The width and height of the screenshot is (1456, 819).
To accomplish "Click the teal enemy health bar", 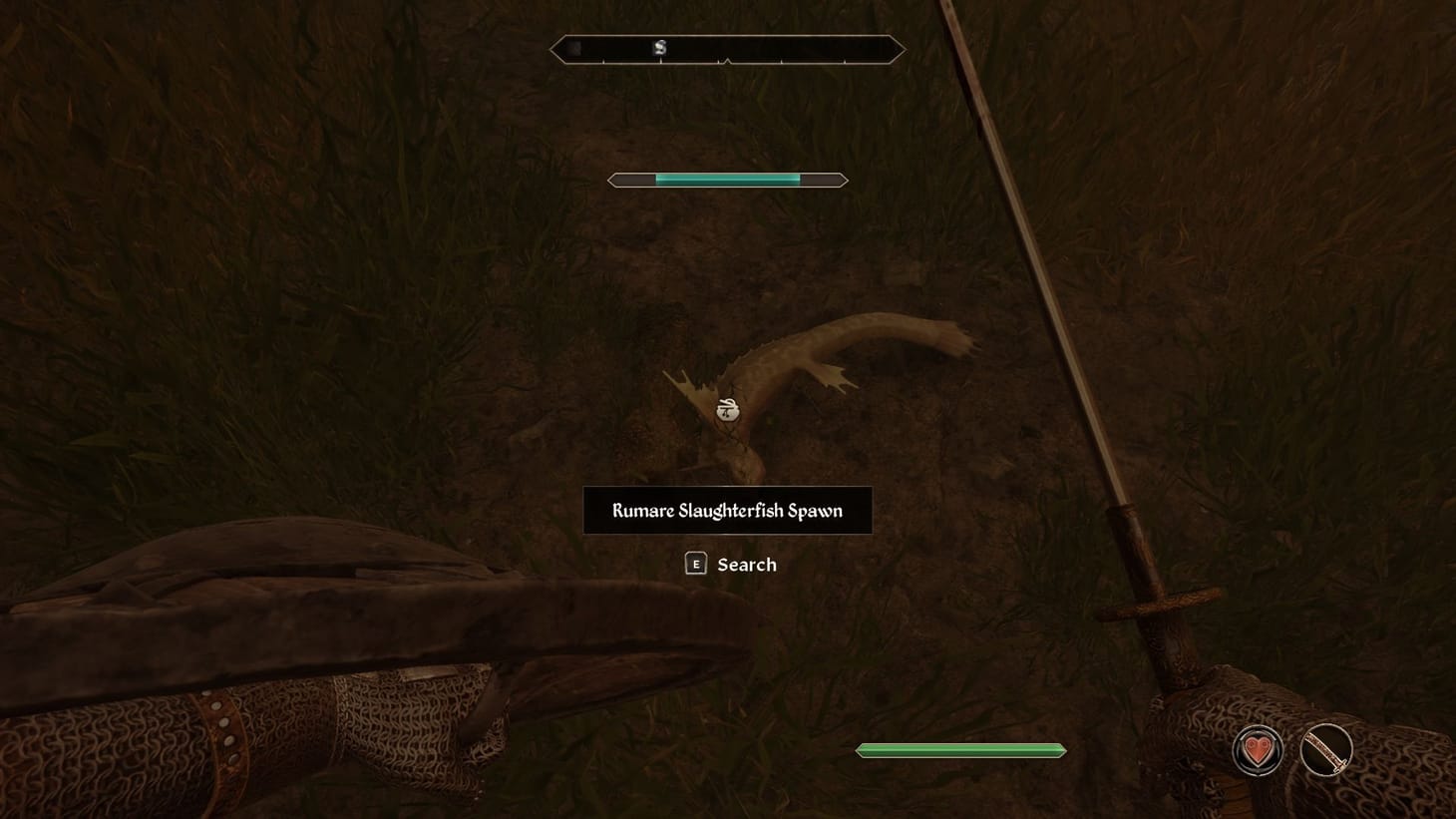I will (727, 180).
